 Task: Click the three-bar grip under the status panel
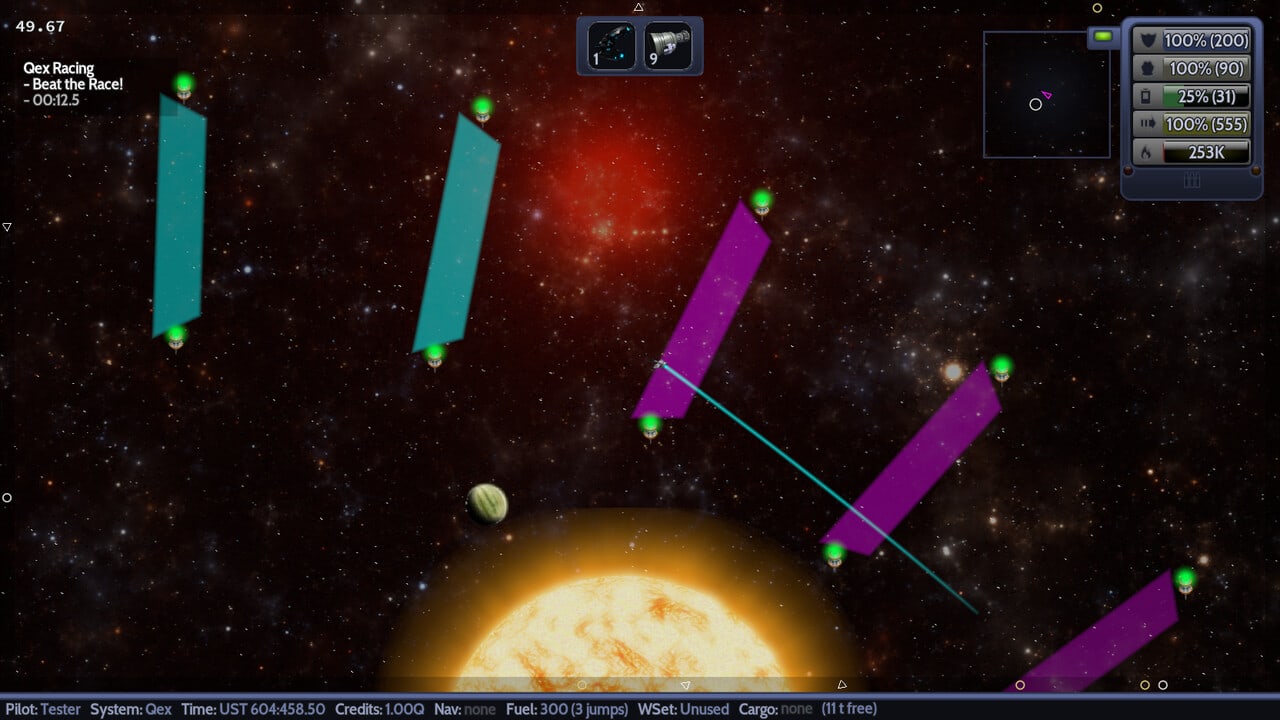pyautogui.click(x=1191, y=181)
